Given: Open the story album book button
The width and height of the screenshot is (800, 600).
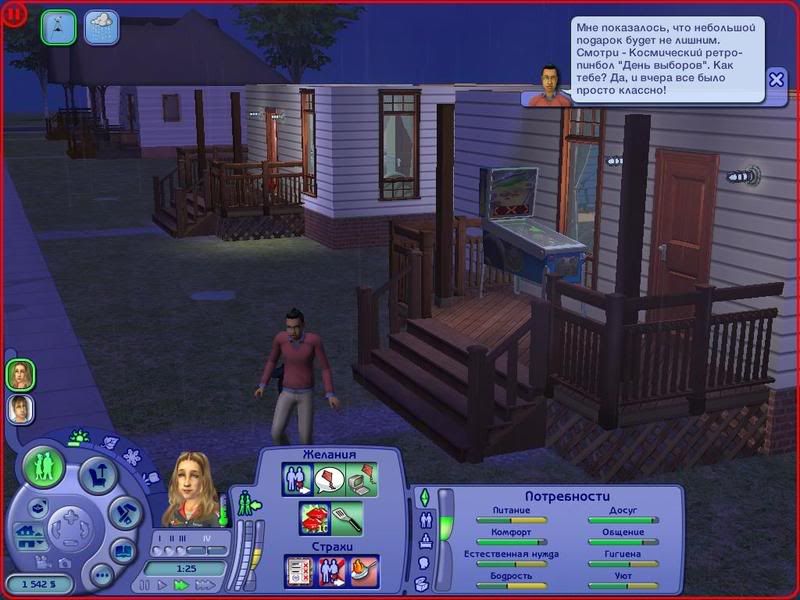Looking at the screenshot, I should tap(124, 551).
